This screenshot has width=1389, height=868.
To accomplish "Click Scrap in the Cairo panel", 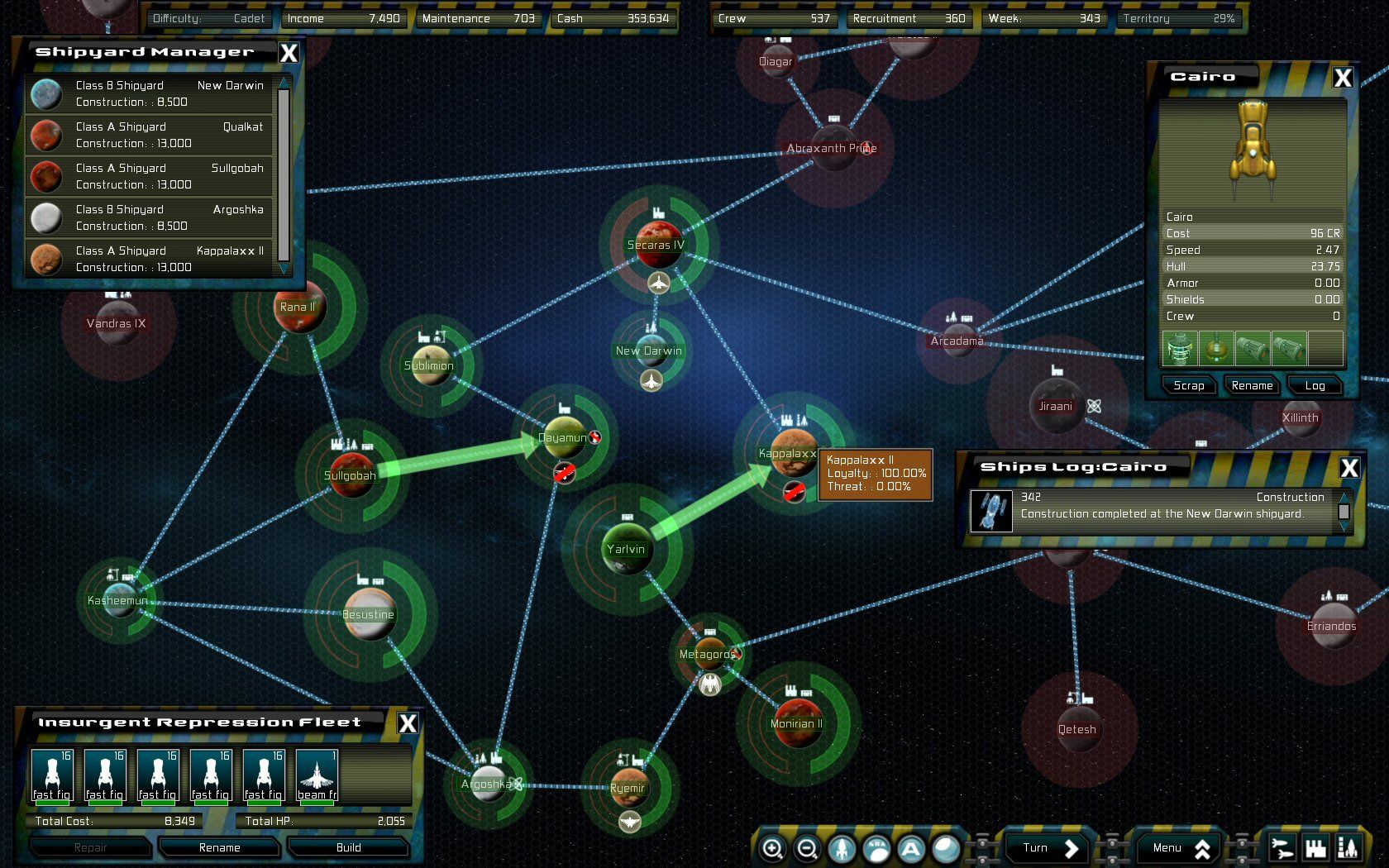I will coord(1188,384).
